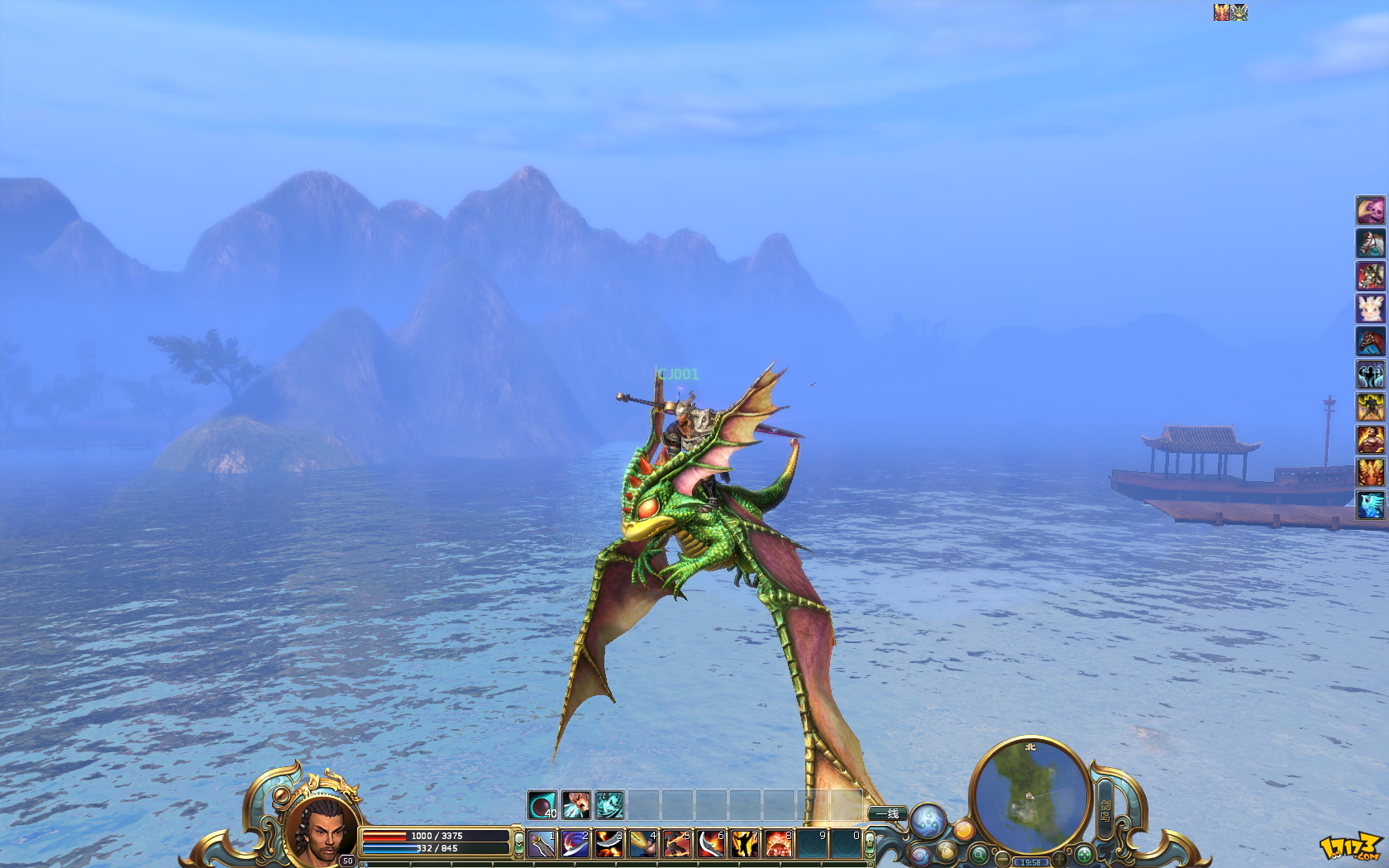The image size is (1389, 868).
Task: Zoom out the minimap with minus button
Action: pyautogui.click(x=1002, y=859)
